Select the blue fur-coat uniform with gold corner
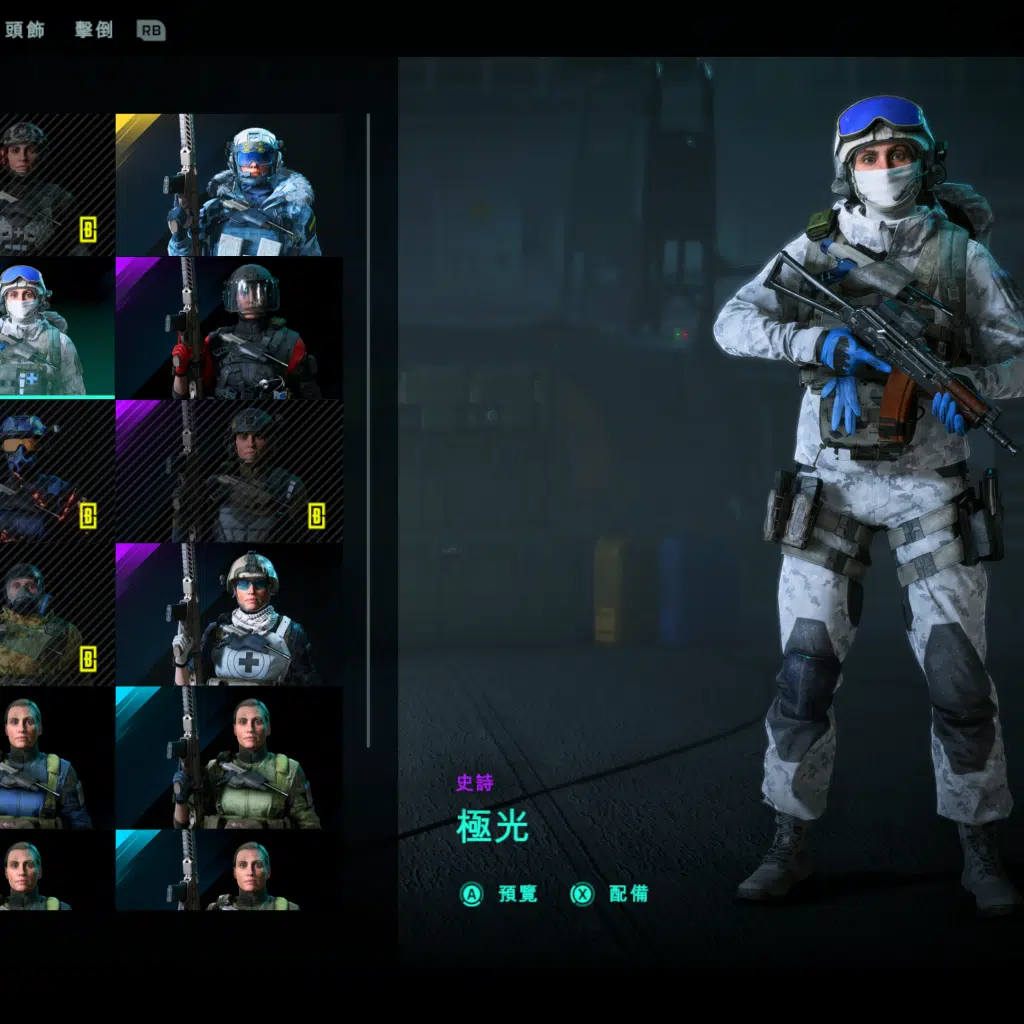The image size is (1024, 1024). coord(229,185)
